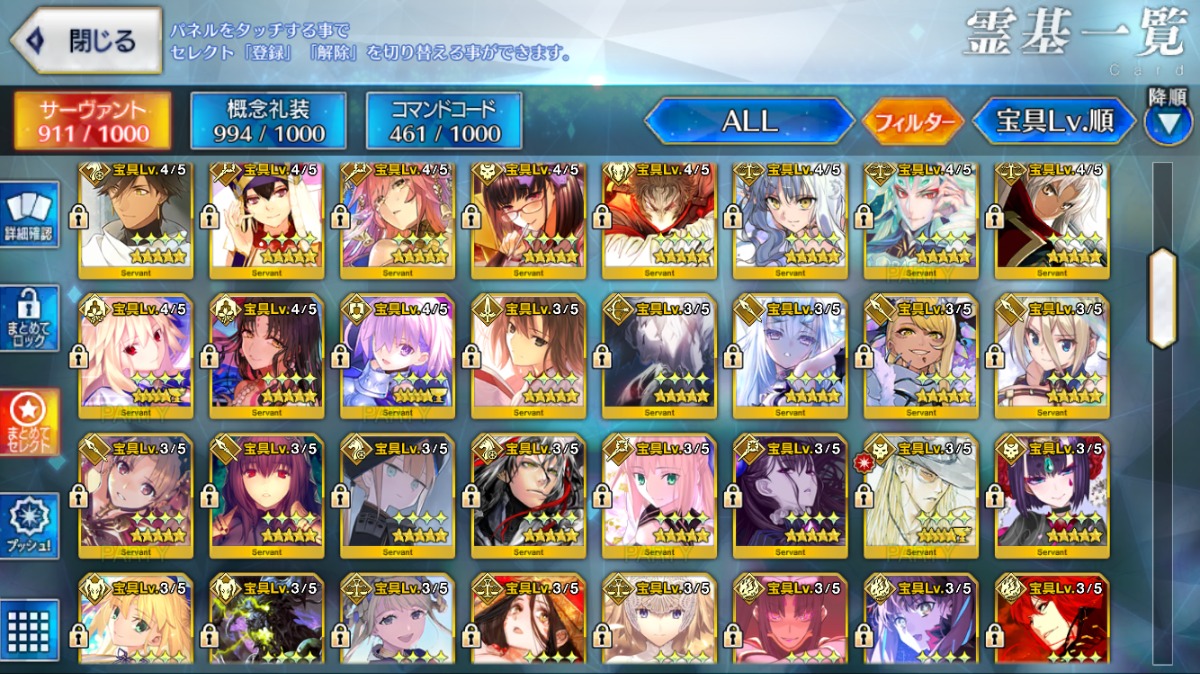1200x674 pixels.
Task: Choose the servant card with white hat
Action: 920,495
